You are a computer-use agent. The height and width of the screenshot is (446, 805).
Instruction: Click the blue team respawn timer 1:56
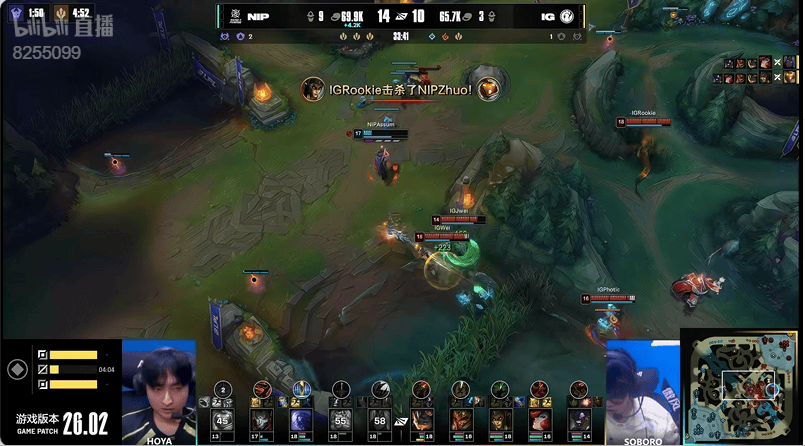click(x=29, y=13)
